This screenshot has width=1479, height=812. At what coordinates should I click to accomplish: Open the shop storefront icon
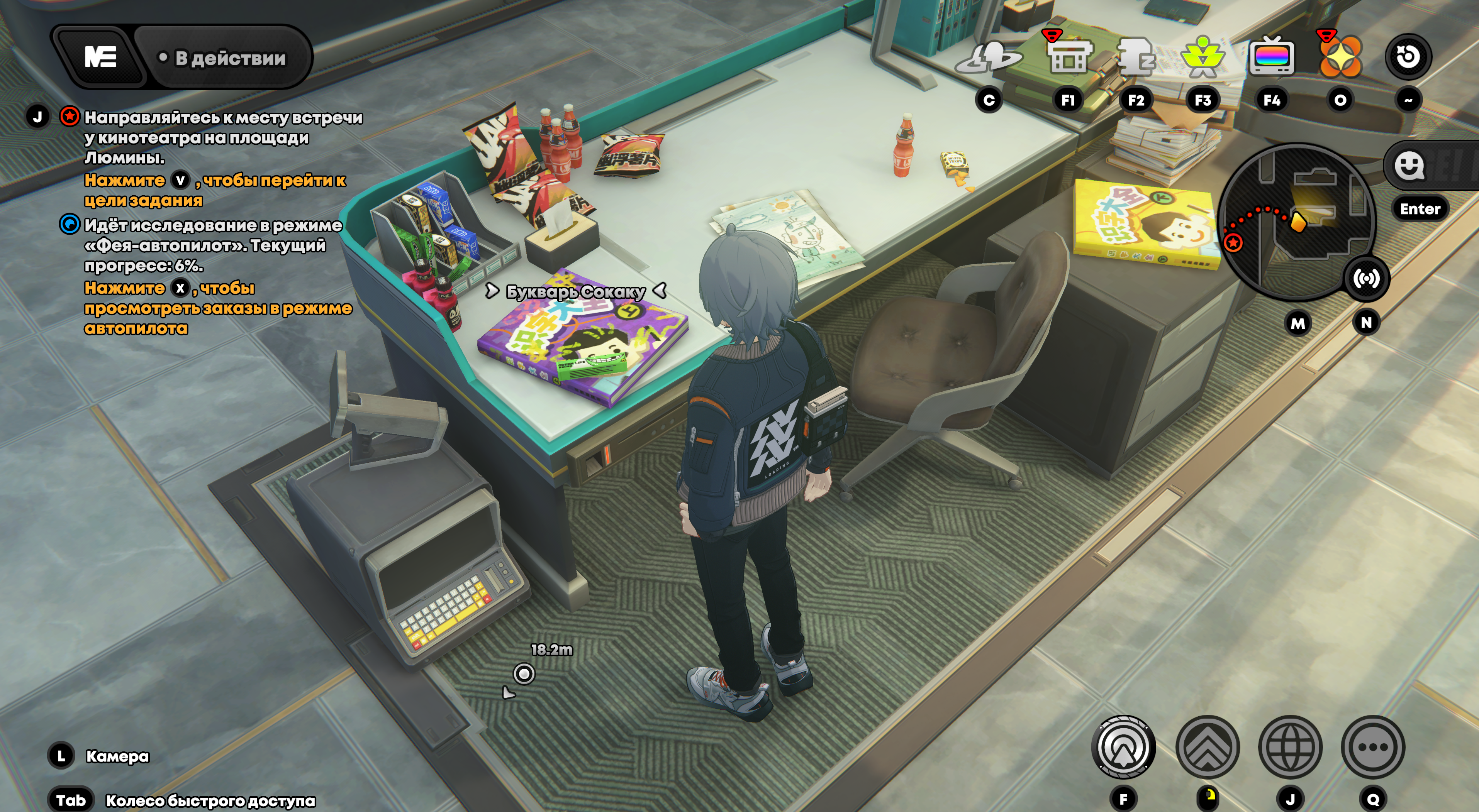coord(1067,57)
